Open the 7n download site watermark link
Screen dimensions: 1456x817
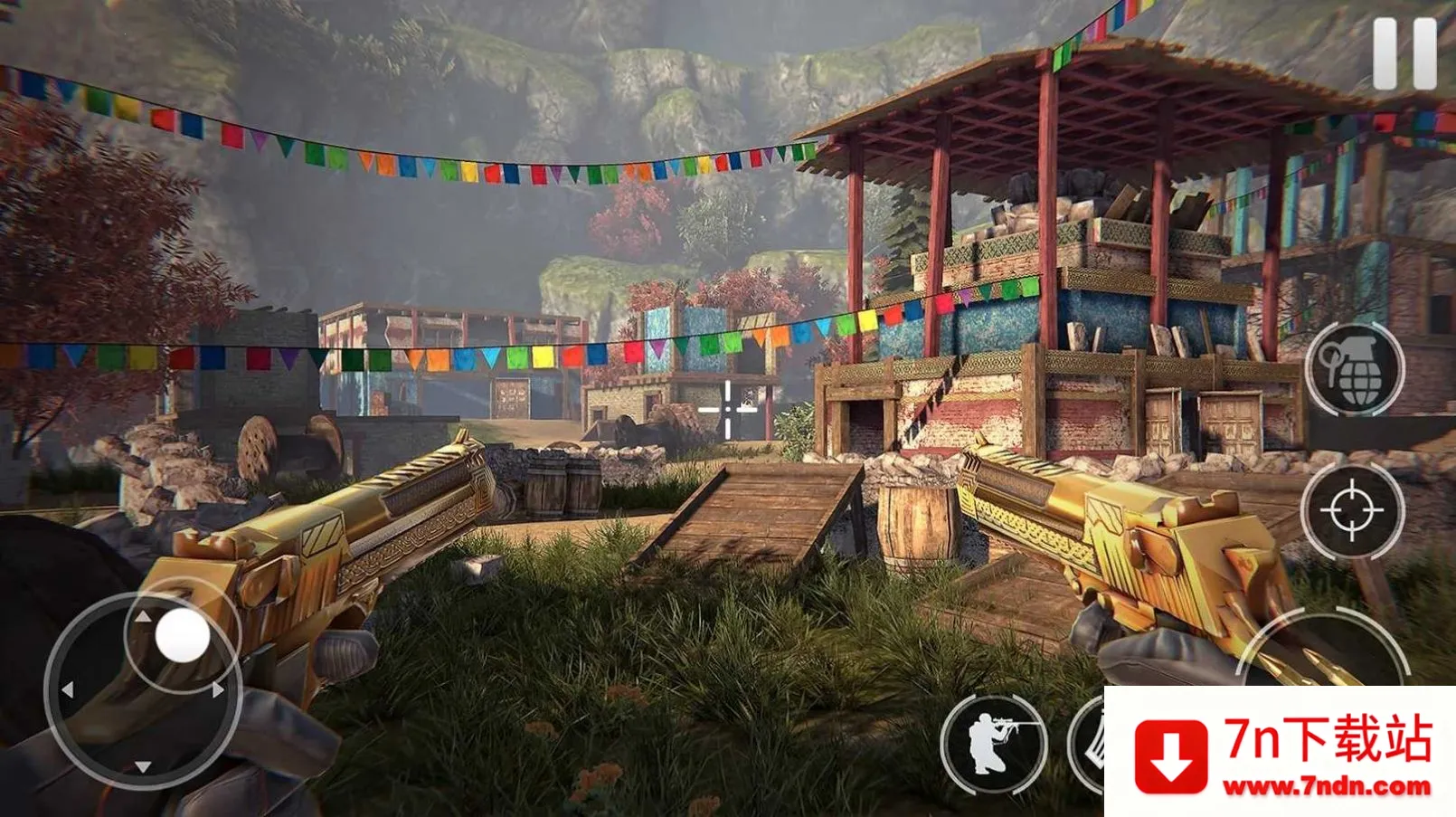click(1281, 753)
